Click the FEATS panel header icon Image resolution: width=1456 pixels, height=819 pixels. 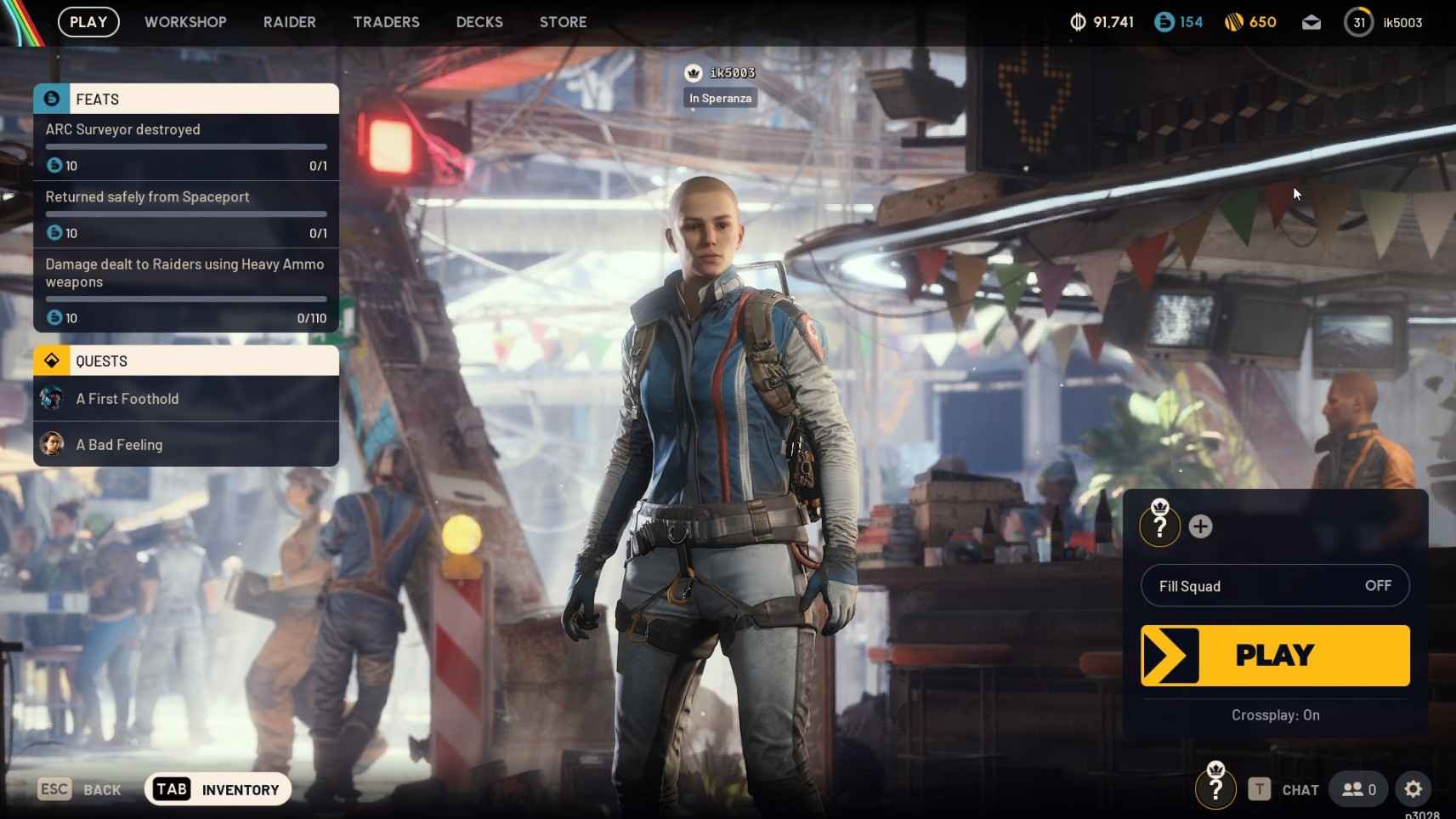[52, 98]
